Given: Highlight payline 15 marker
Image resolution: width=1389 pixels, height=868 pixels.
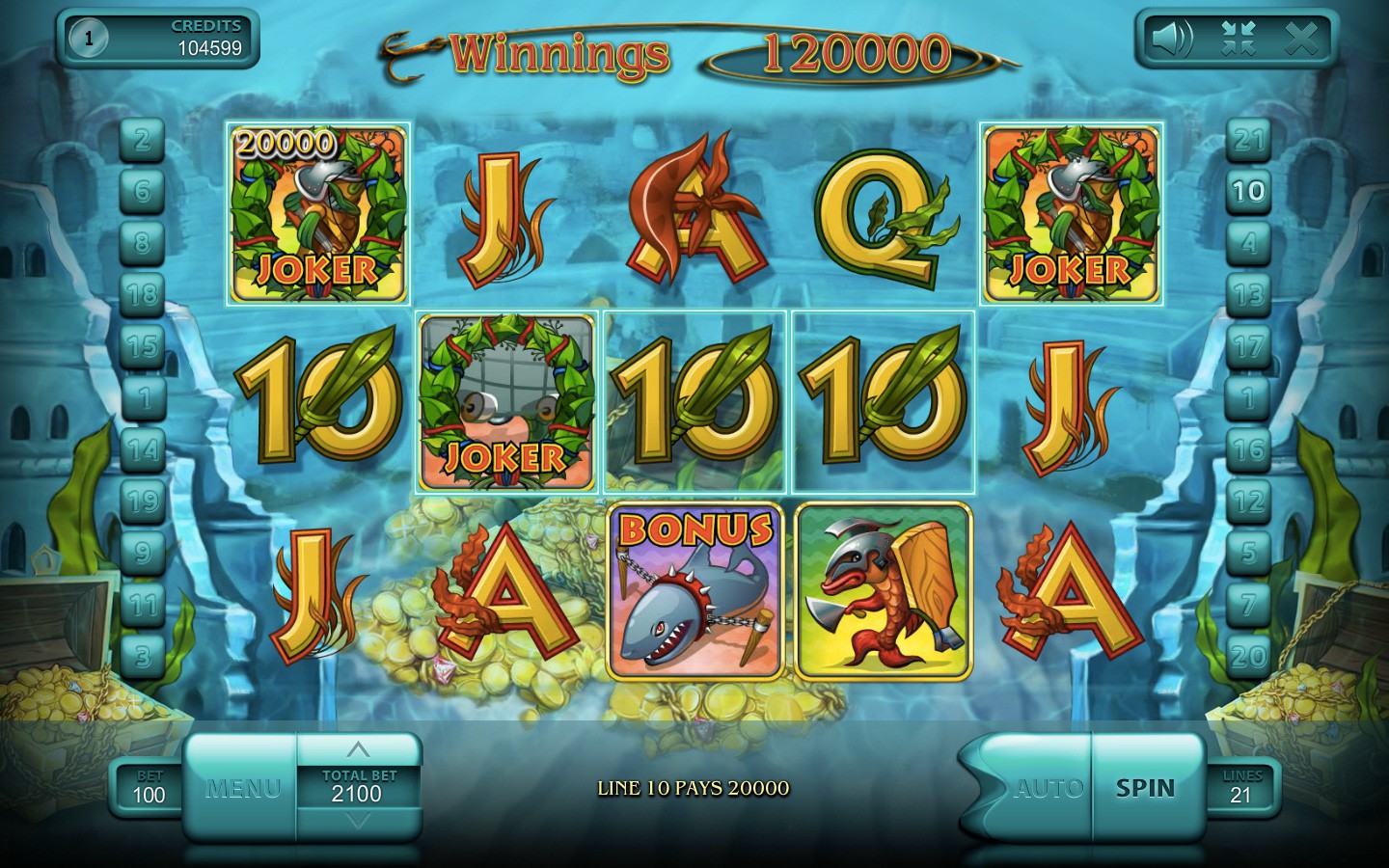Looking at the screenshot, I should coord(143,345).
